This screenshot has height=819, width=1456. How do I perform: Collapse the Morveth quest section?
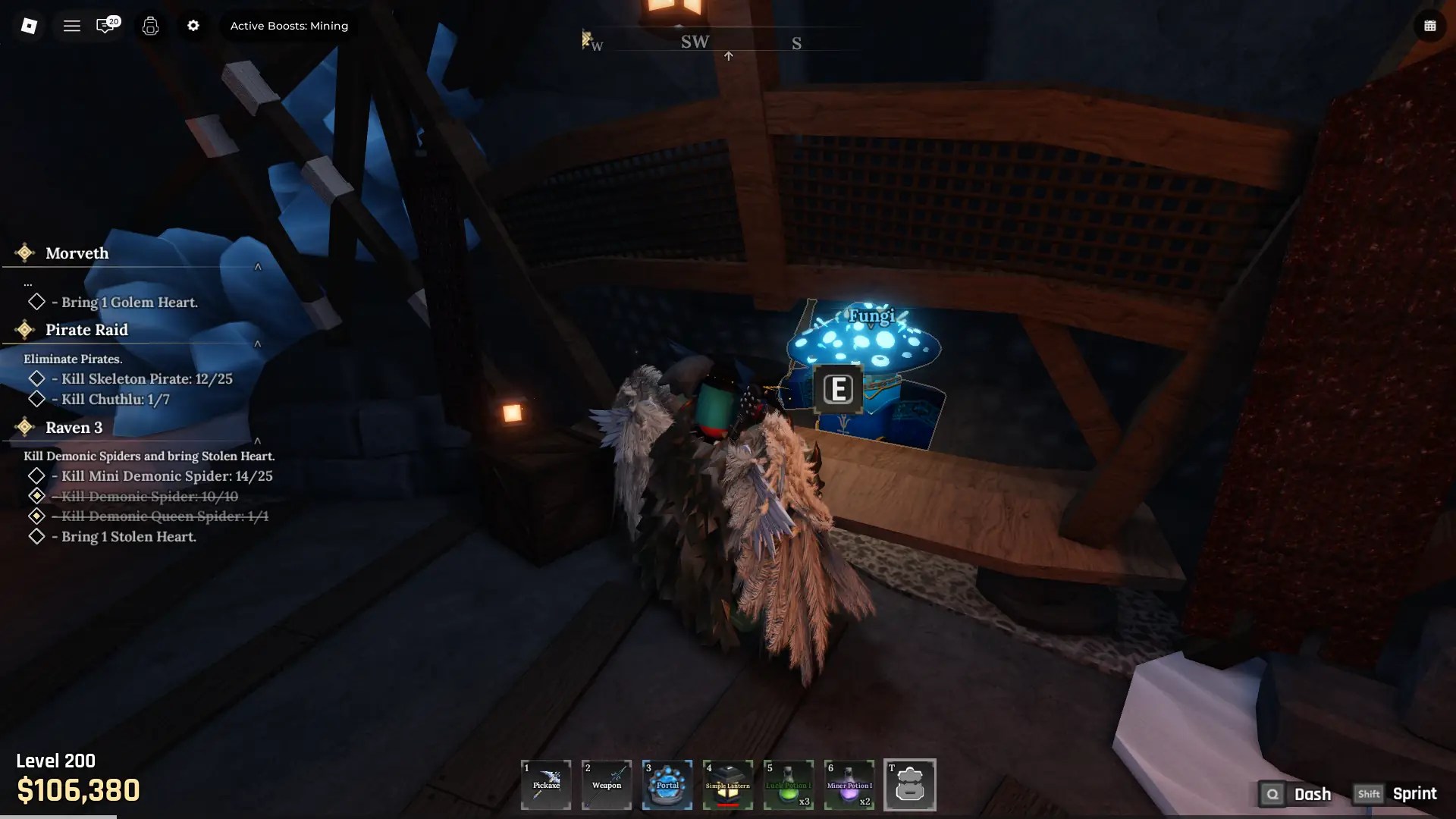pos(259,267)
